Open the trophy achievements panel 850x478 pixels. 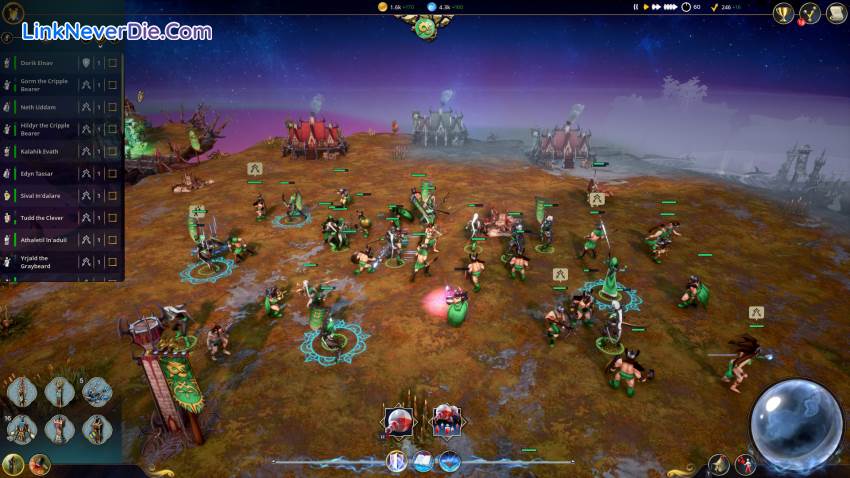[x=784, y=13]
